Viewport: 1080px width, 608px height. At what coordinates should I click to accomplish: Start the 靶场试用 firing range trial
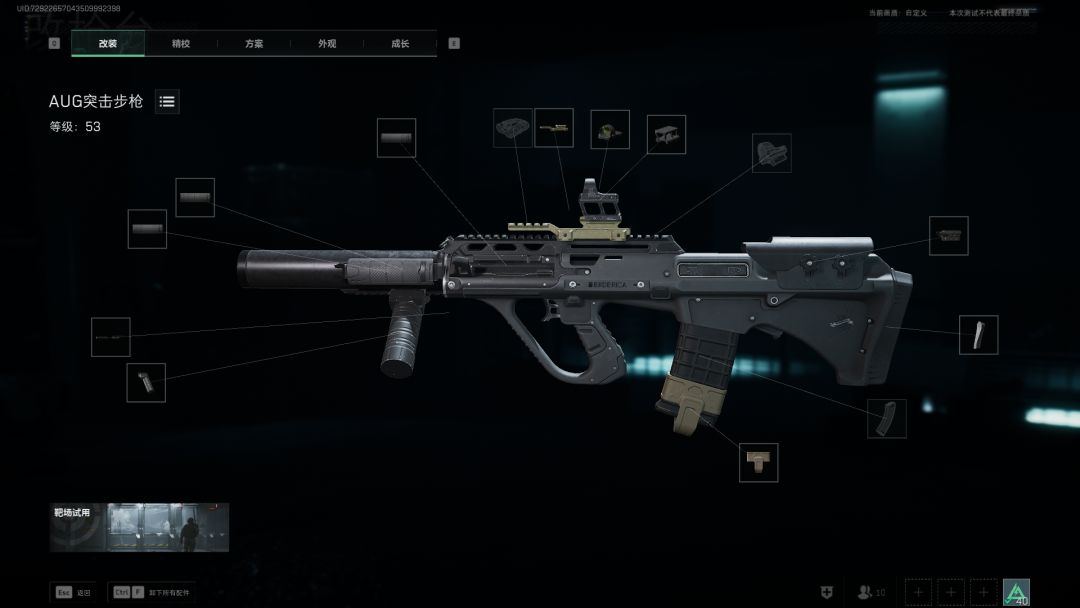(x=139, y=527)
